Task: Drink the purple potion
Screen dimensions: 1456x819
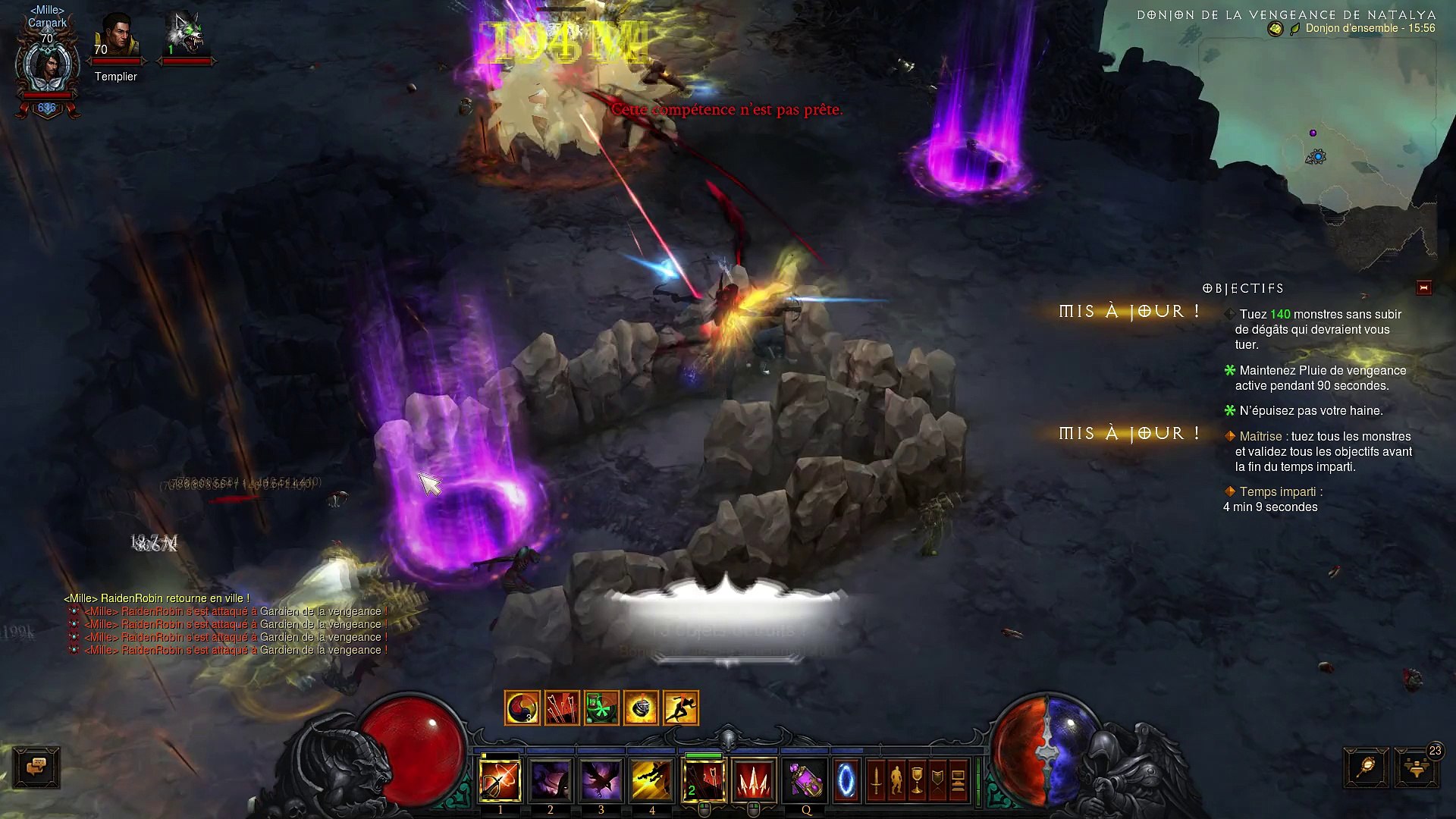Action: [805, 780]
